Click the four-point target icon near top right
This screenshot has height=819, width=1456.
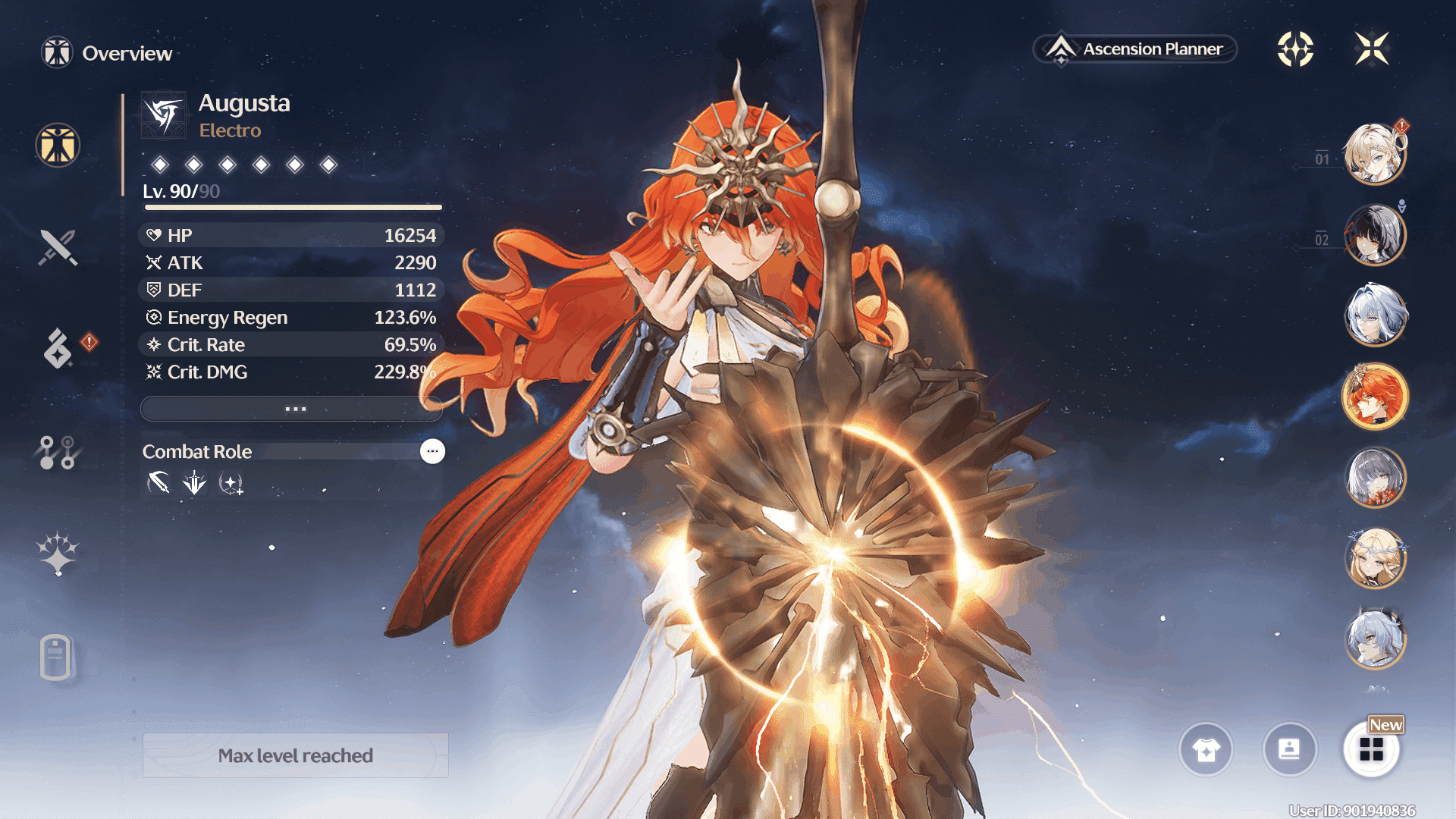[x=1295, y=49]
